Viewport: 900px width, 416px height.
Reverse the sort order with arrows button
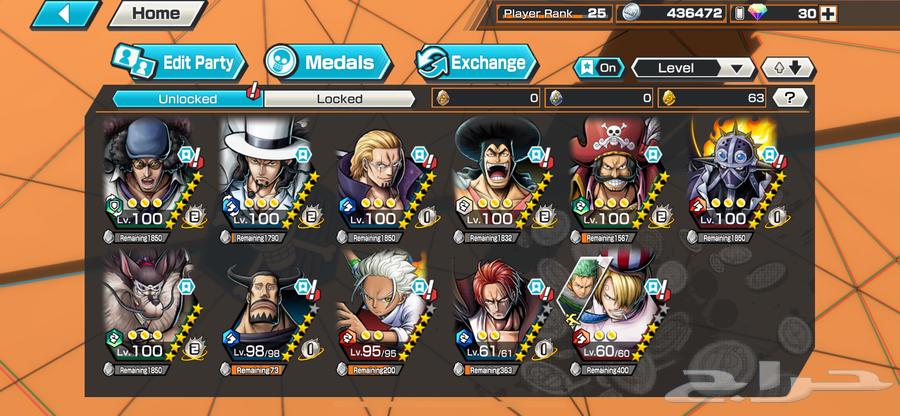click(x=782, y=68)
